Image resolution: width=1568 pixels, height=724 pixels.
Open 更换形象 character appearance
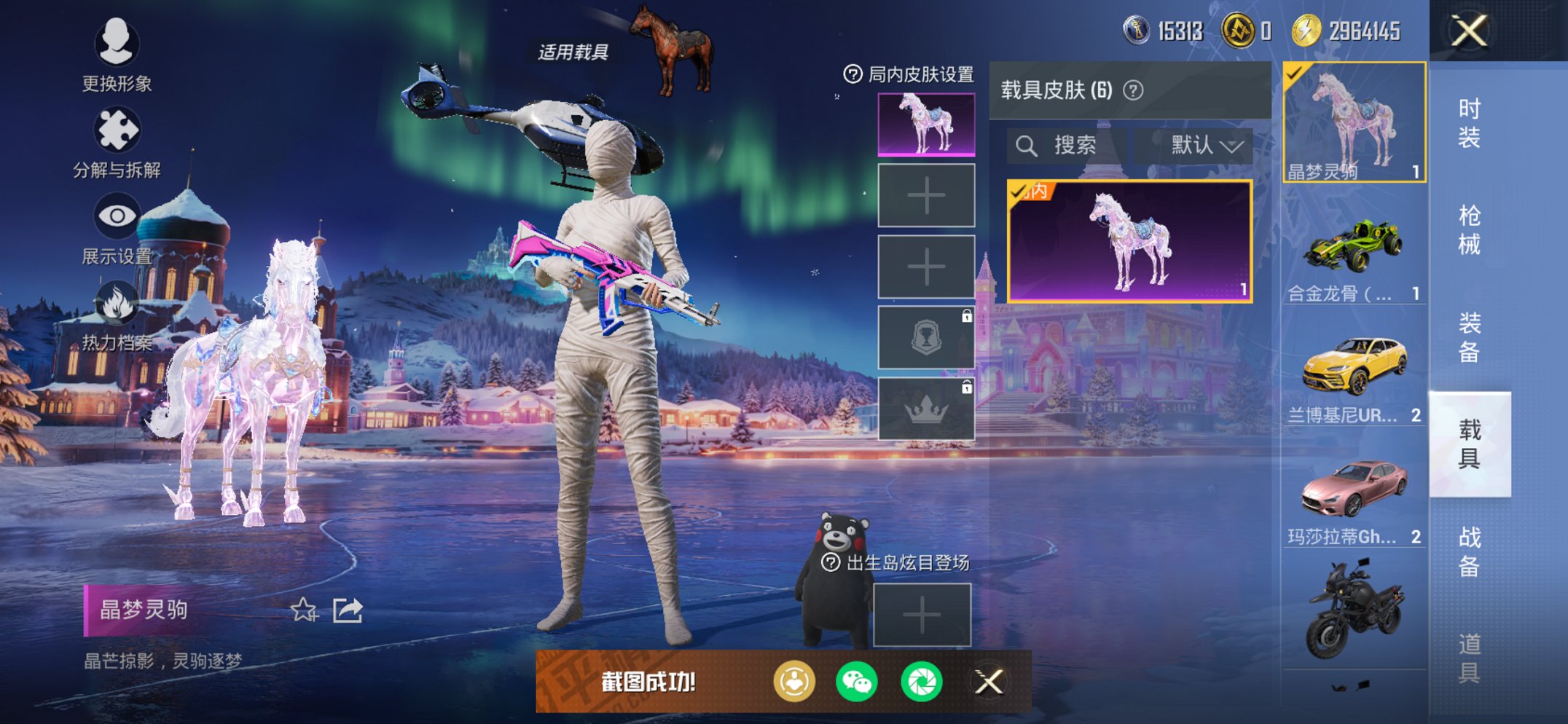tap(117, 53)
